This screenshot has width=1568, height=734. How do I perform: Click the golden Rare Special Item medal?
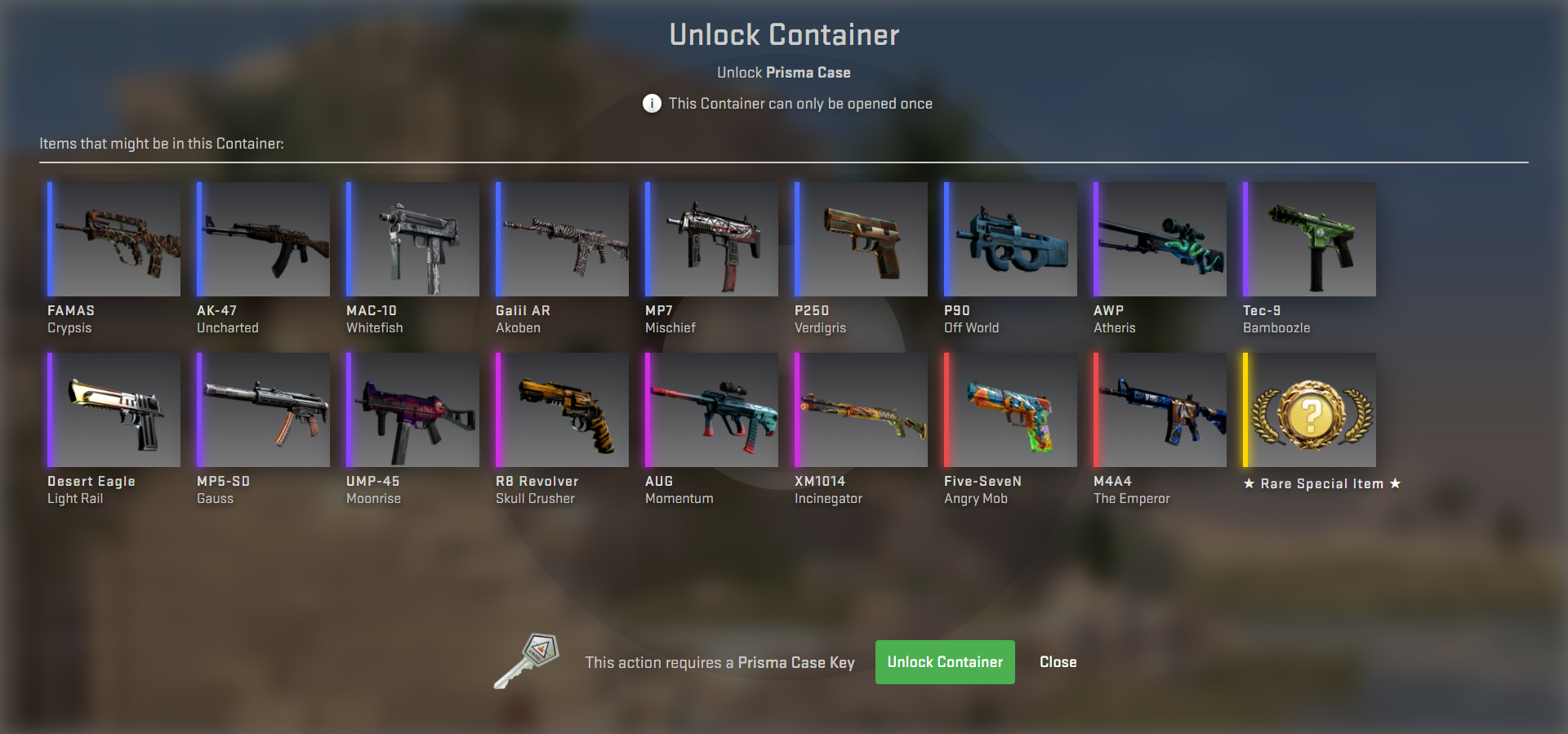[x=1307, y=409]
